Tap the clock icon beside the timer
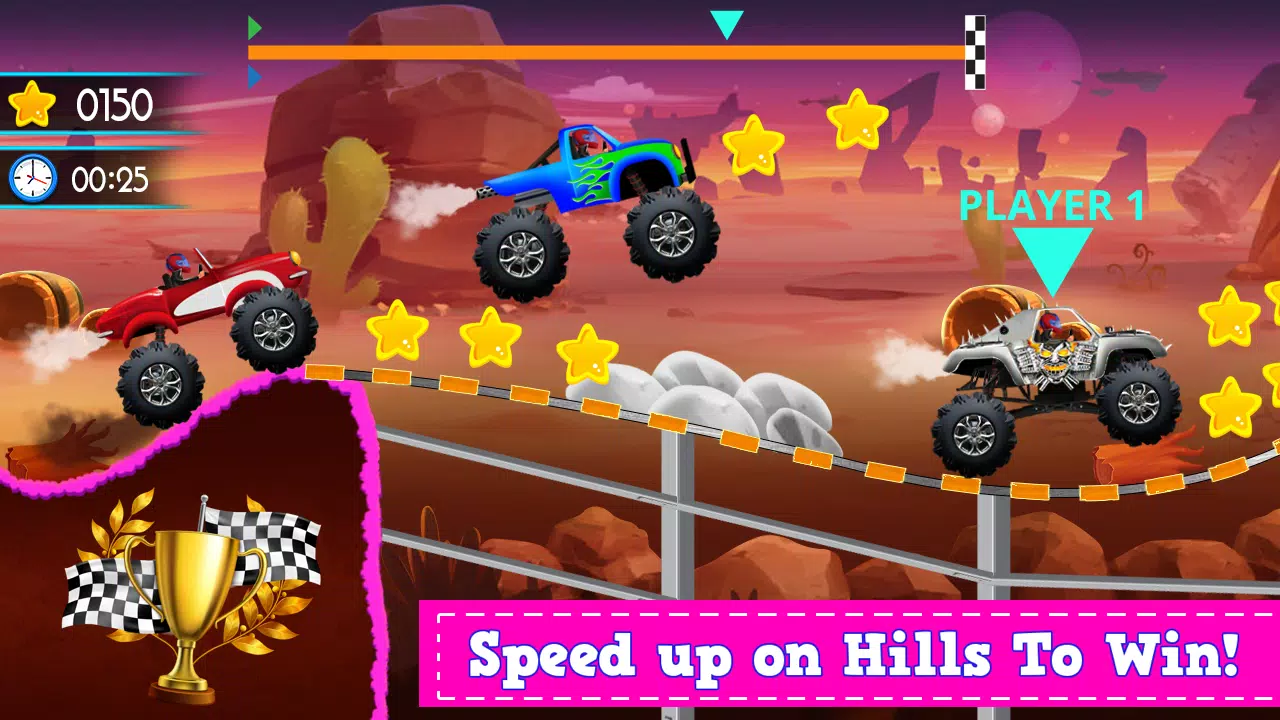This screenshot has height=720, width=1280. pyautogui.click(x=32, y=178)
